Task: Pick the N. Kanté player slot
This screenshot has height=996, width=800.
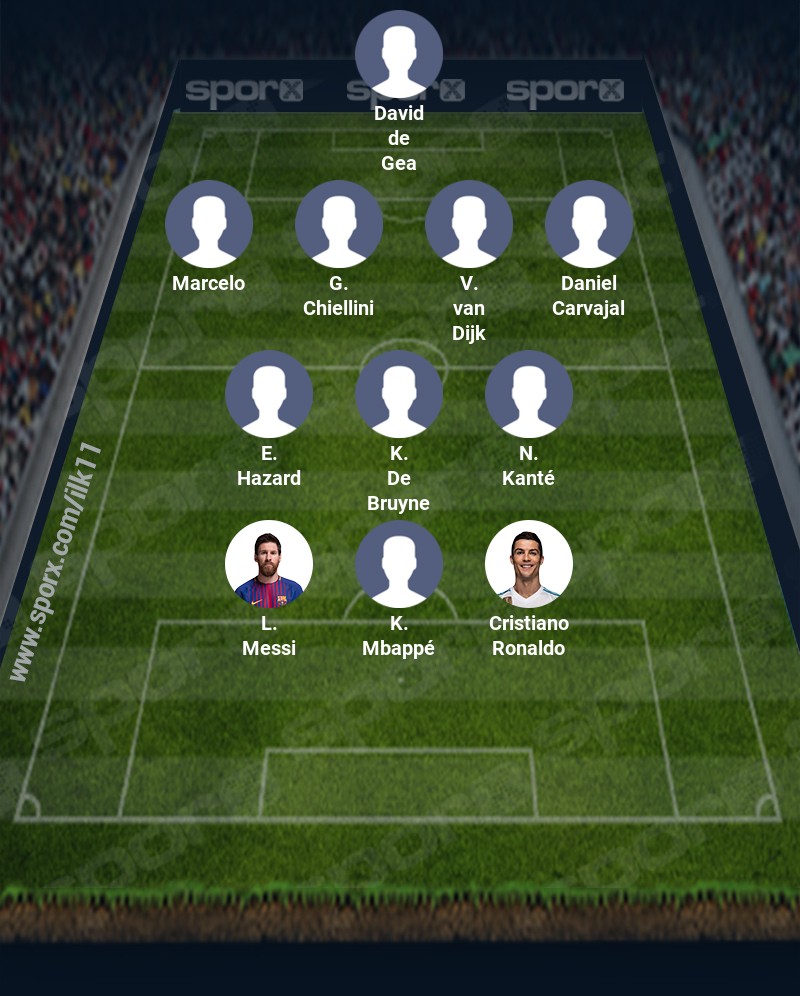Action: tap(529, 394)
